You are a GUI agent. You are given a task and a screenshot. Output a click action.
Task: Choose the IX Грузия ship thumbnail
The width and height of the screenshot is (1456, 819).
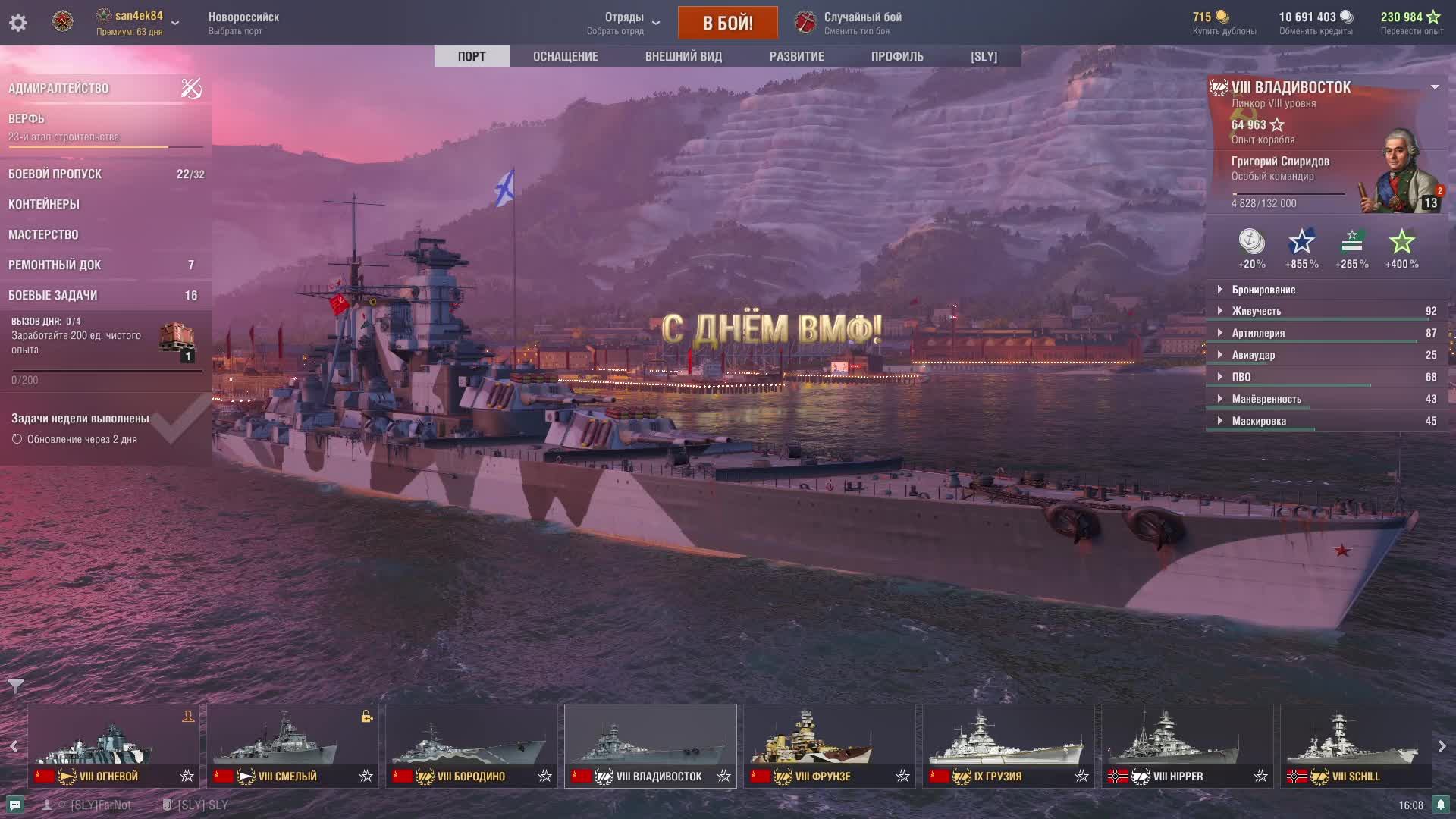1008,745
